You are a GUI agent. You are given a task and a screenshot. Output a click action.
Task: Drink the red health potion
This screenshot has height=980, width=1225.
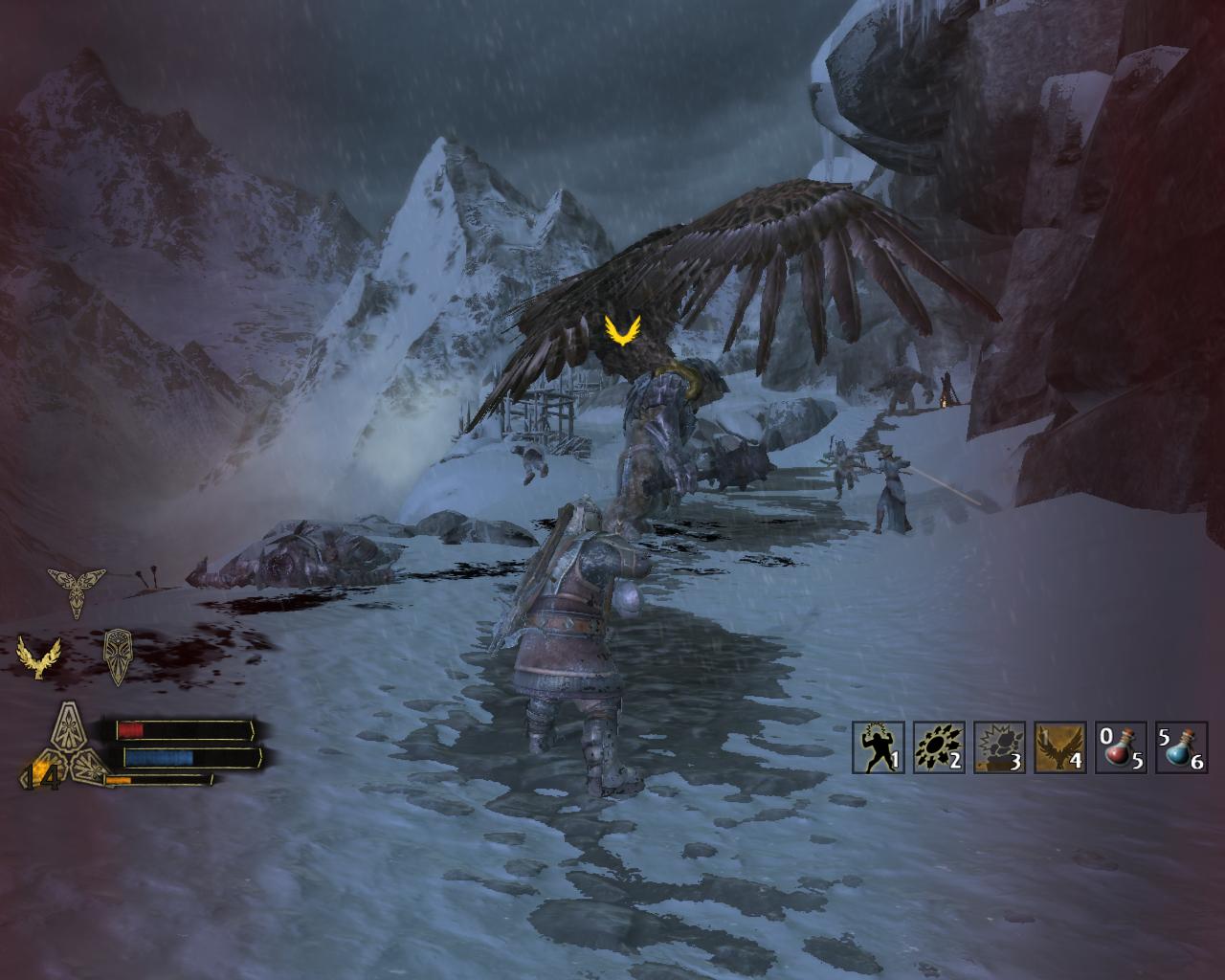point(1120,747)
